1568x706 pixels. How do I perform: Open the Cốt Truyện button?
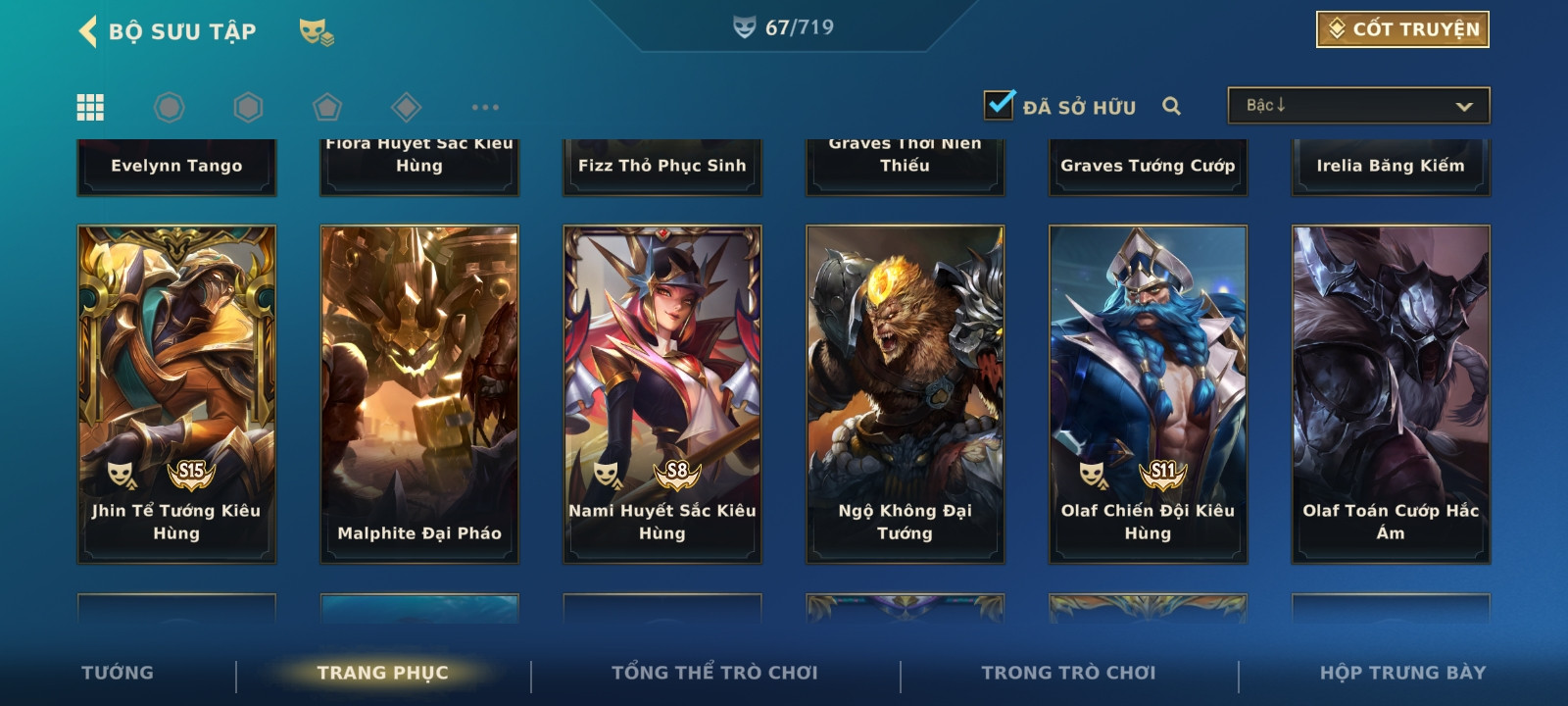pyautogui.click(x=1402, y=29)
